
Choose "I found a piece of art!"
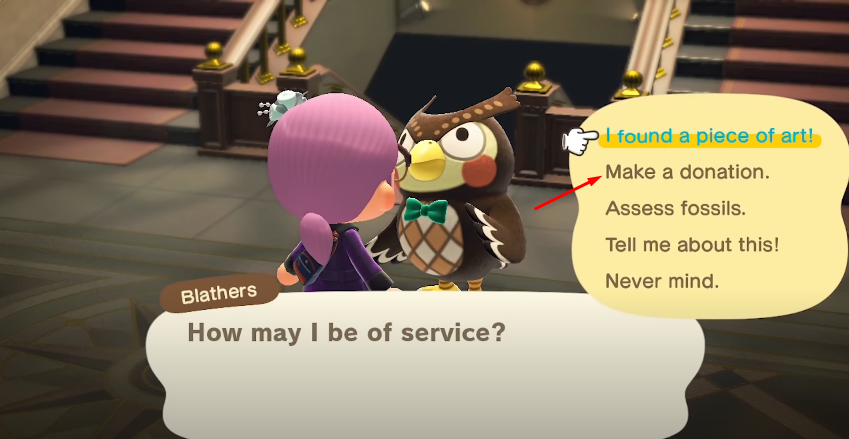[x=710, y=137]
